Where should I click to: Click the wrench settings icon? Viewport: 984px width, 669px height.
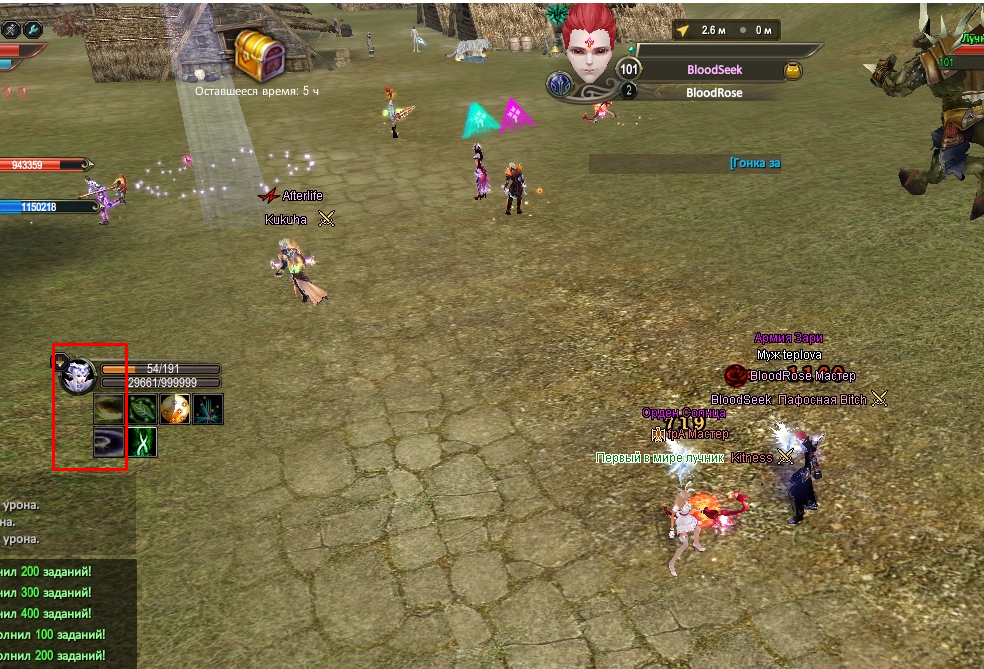[x=33, y=30]
